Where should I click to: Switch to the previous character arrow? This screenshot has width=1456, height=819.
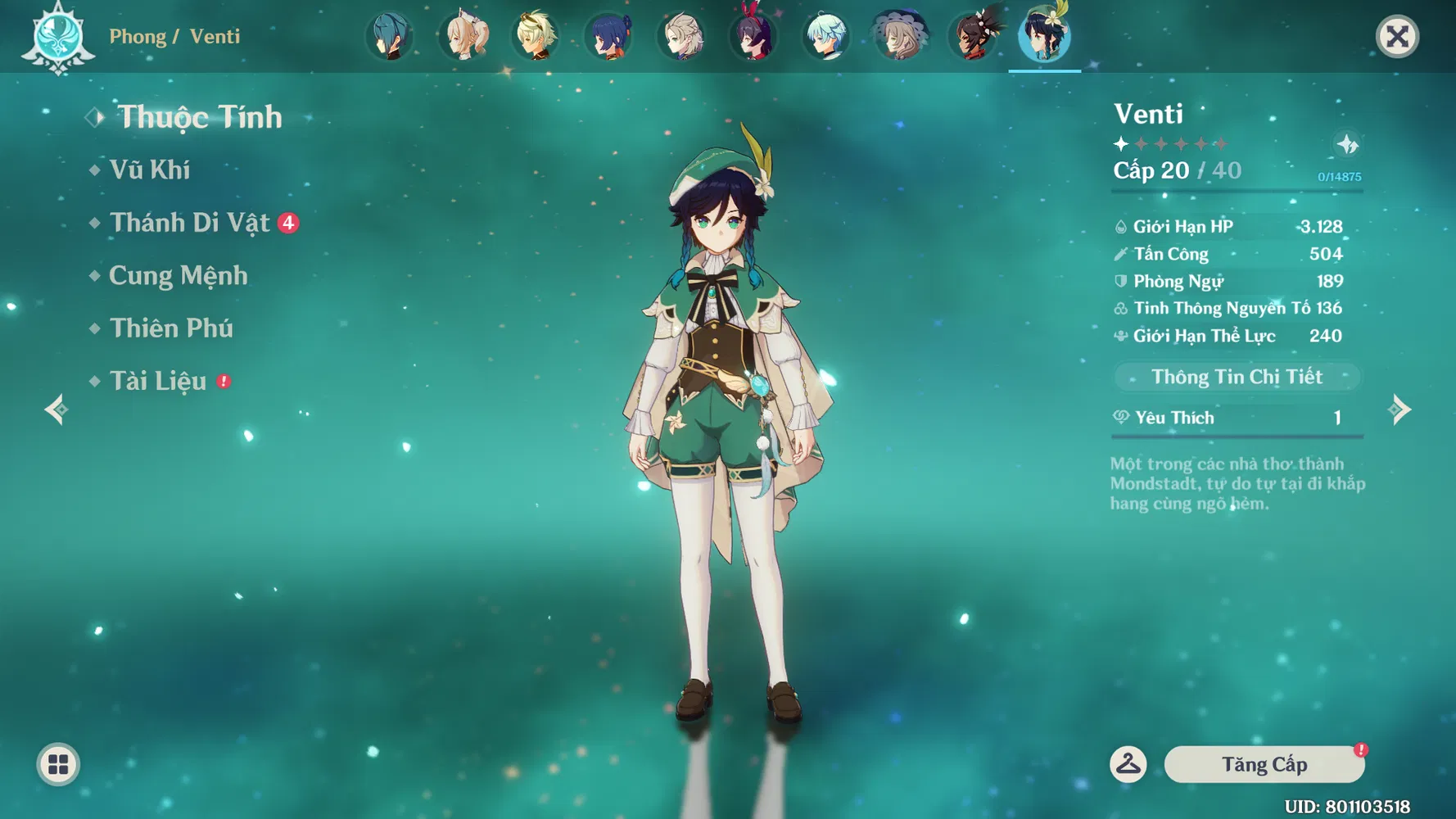tap(56, 409)
